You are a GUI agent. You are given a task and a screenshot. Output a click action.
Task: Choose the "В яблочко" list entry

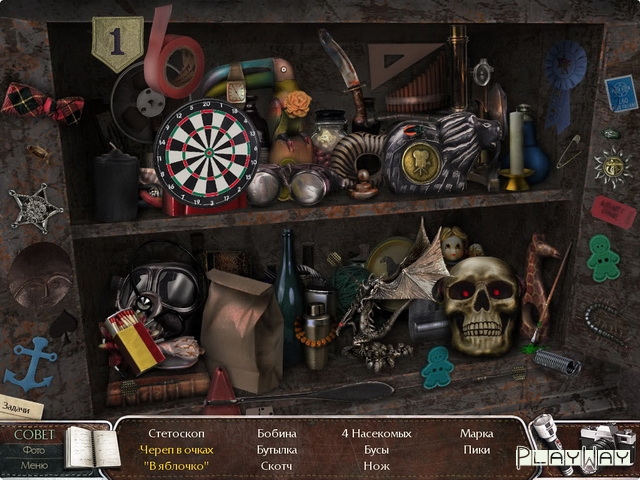coord(176,466)
